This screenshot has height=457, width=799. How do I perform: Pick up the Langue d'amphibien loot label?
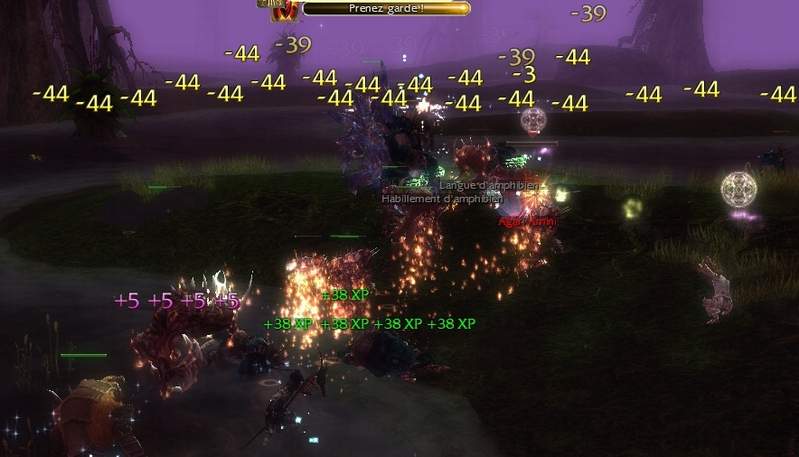click(x=489, y=186)
